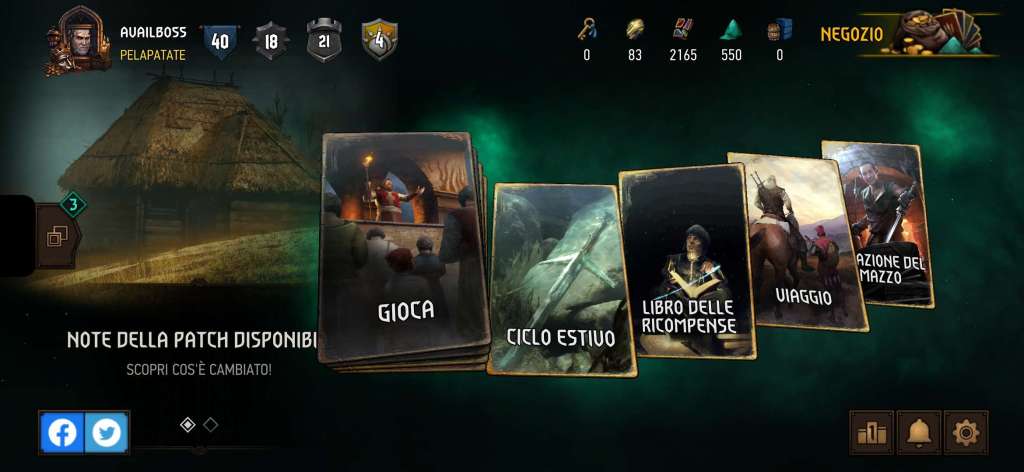Open the Twitter page link
Screen dimensions: 1024x472
click(x=106, y=432)
